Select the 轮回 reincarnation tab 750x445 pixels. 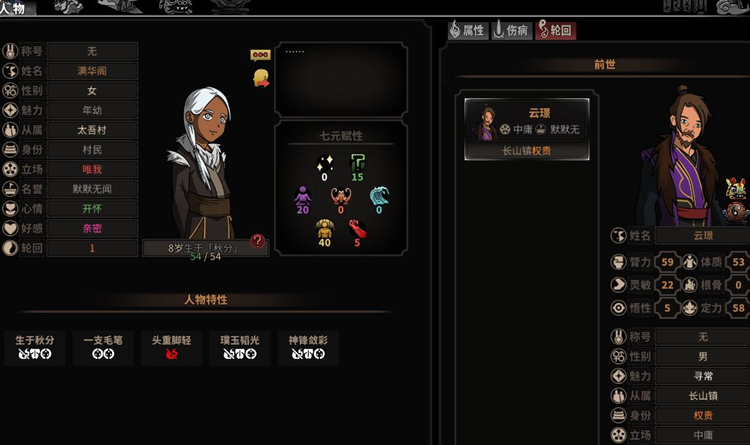pos(556,31)
